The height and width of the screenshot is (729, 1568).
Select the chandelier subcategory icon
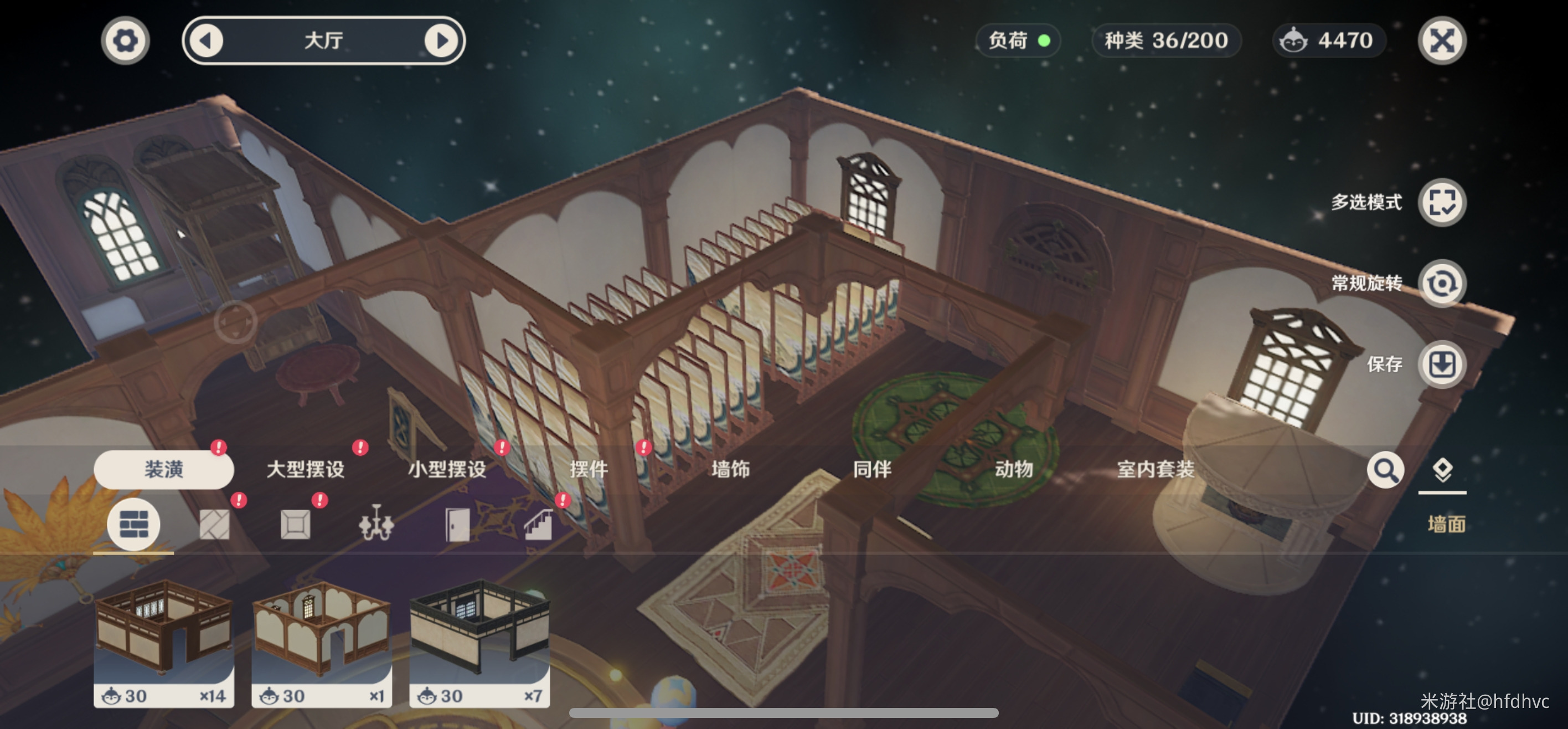pos(376,523)
